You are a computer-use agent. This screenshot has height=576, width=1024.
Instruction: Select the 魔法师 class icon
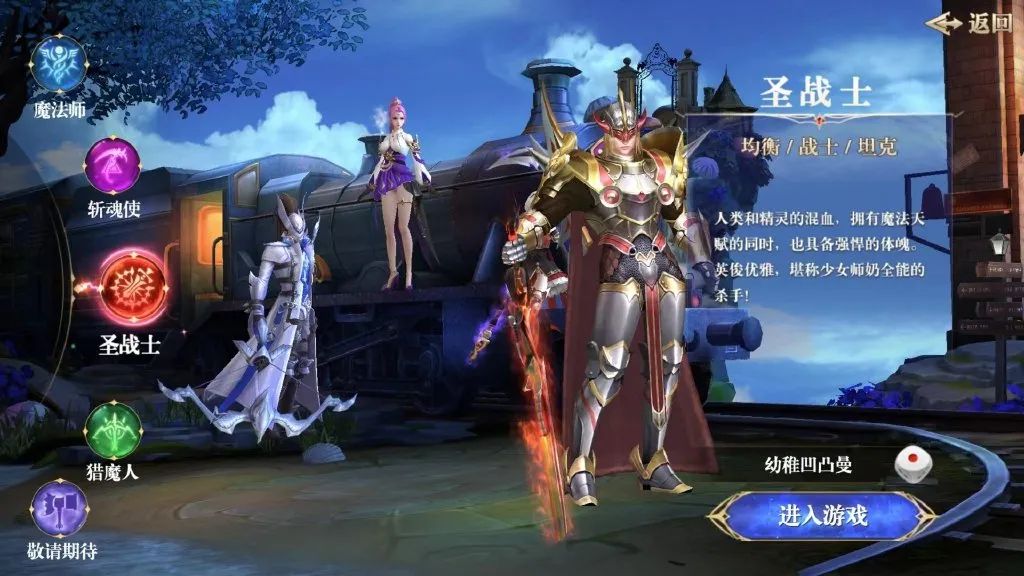pyautogui.click(x=60, y=66)
